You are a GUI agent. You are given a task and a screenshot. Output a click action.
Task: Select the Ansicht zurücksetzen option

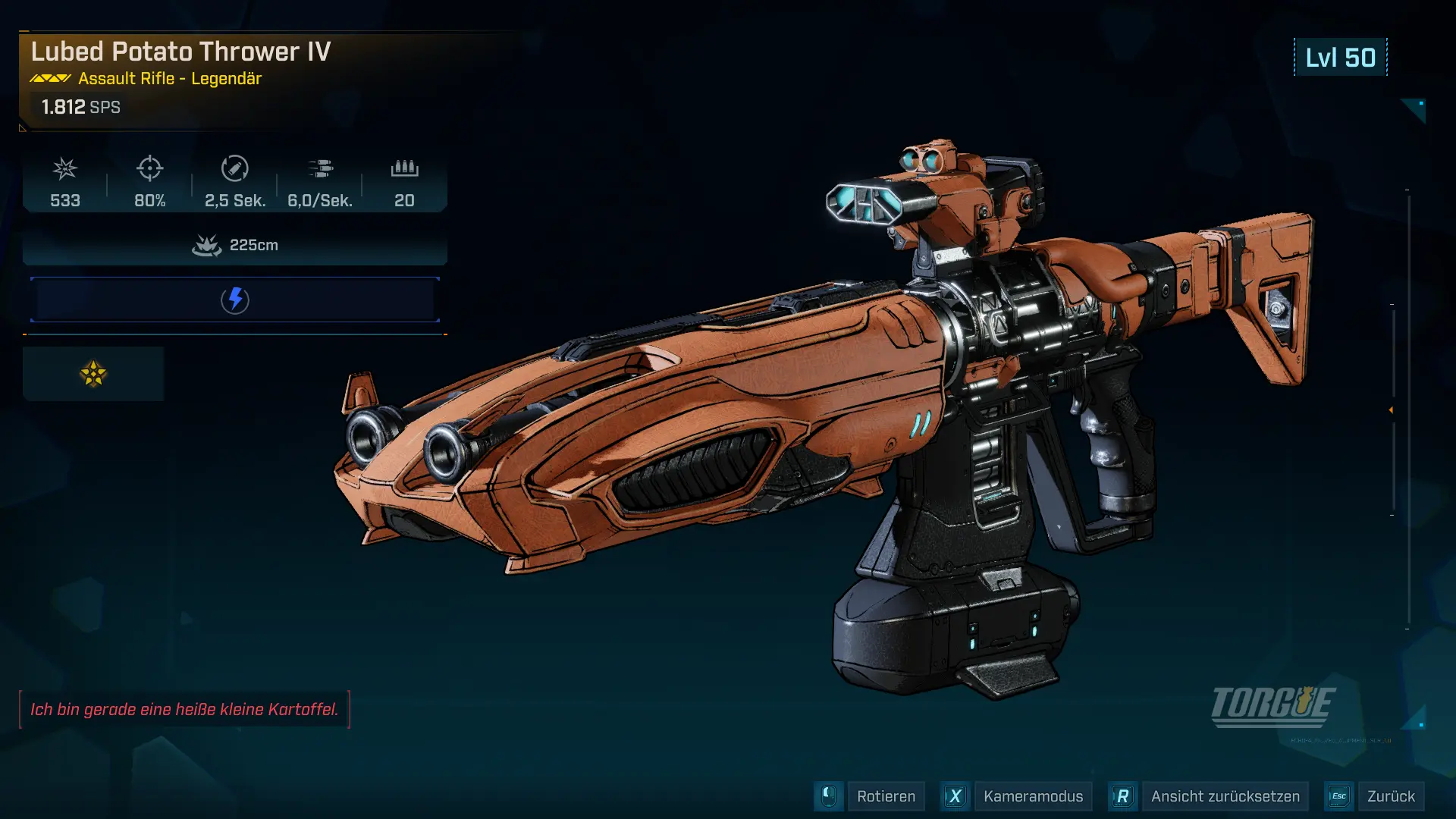pos(1225,796)
